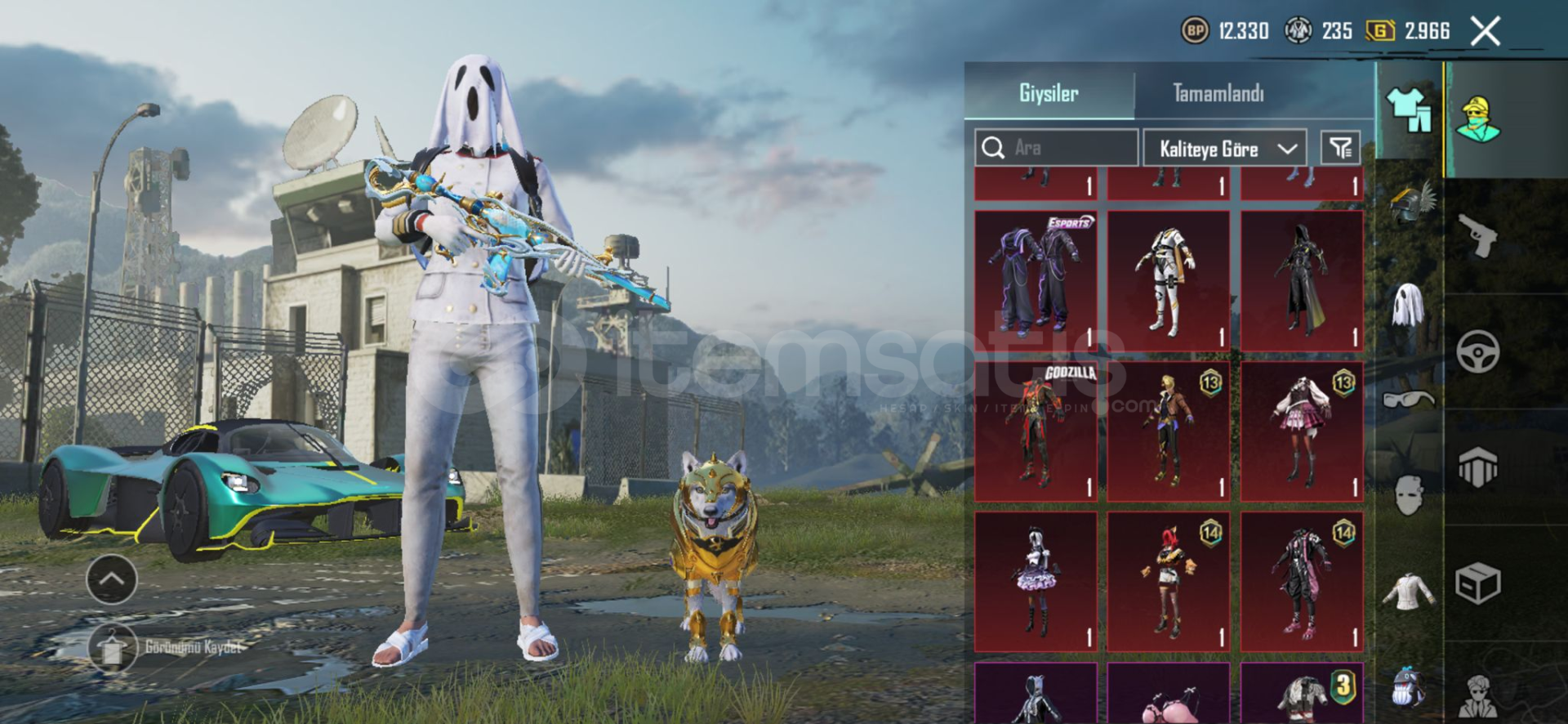Screen dimensions: 1568x724
Task: Open the face mask subcategory
Action: coord(1409,494)
